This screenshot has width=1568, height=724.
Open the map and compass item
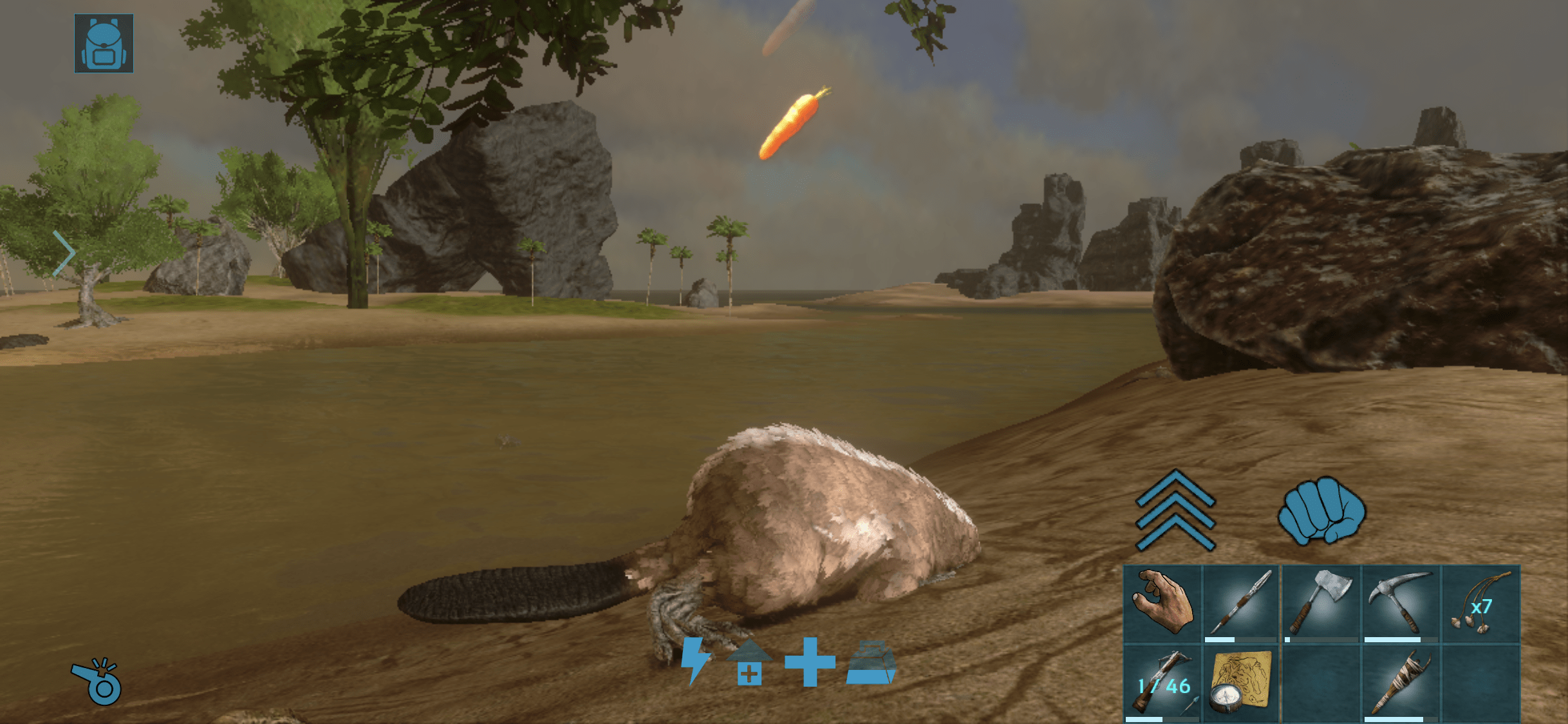pyautogui.click(x=1241, y=683)
